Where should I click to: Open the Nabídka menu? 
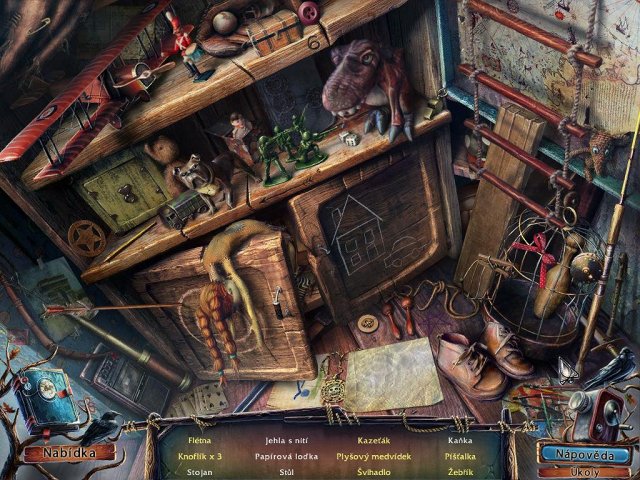(x=68, y=453)
